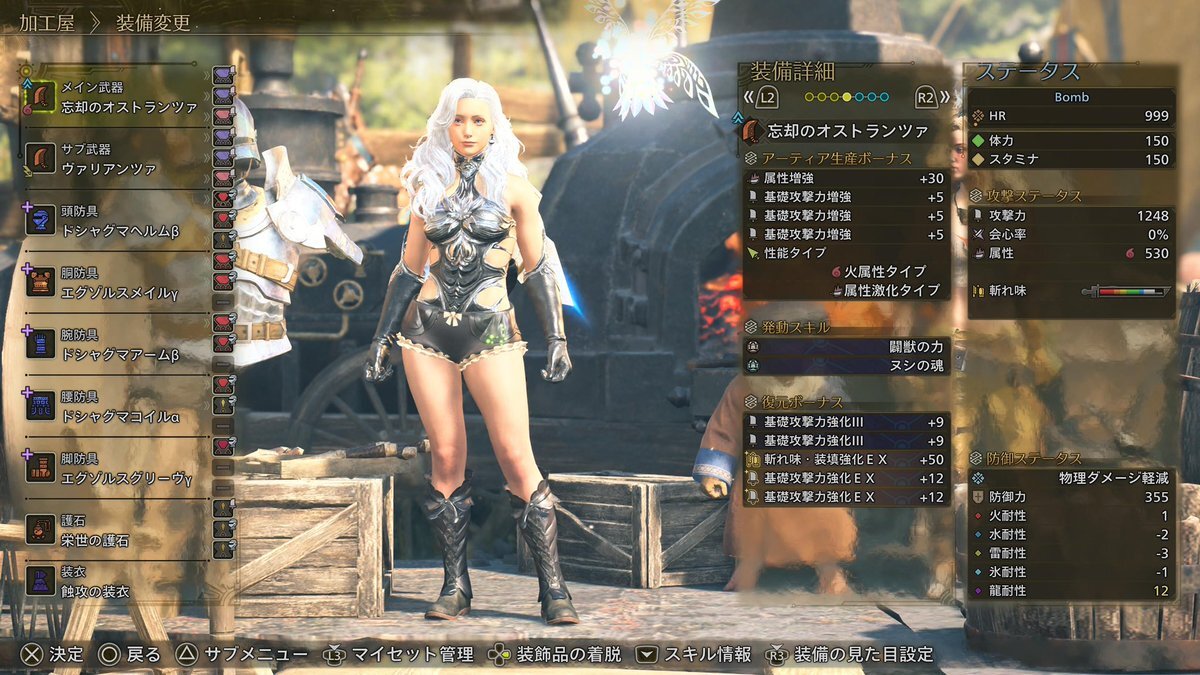
Task: Click the 装備変更 breadcrumb heading
Action: point(153,23)
